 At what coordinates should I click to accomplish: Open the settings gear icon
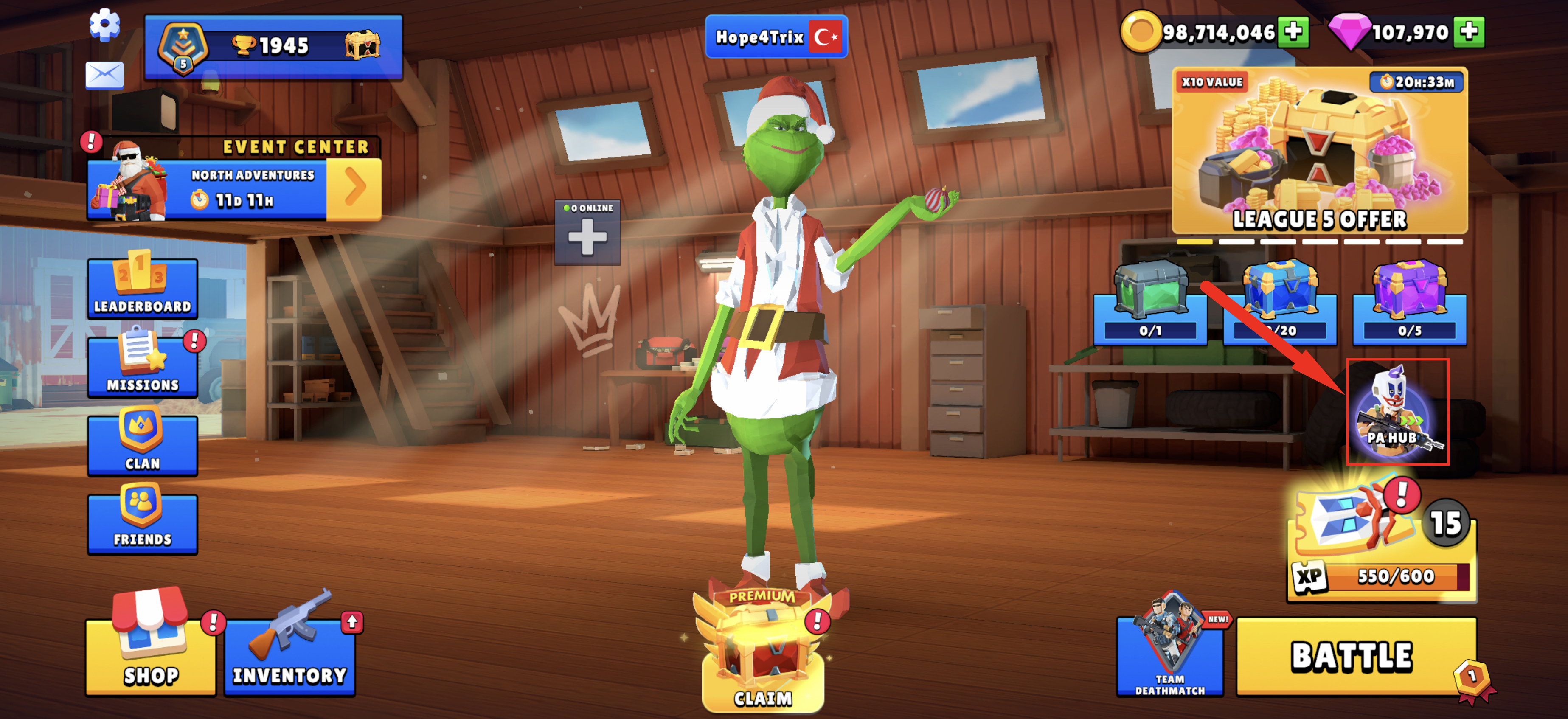[x=105, y=25]
